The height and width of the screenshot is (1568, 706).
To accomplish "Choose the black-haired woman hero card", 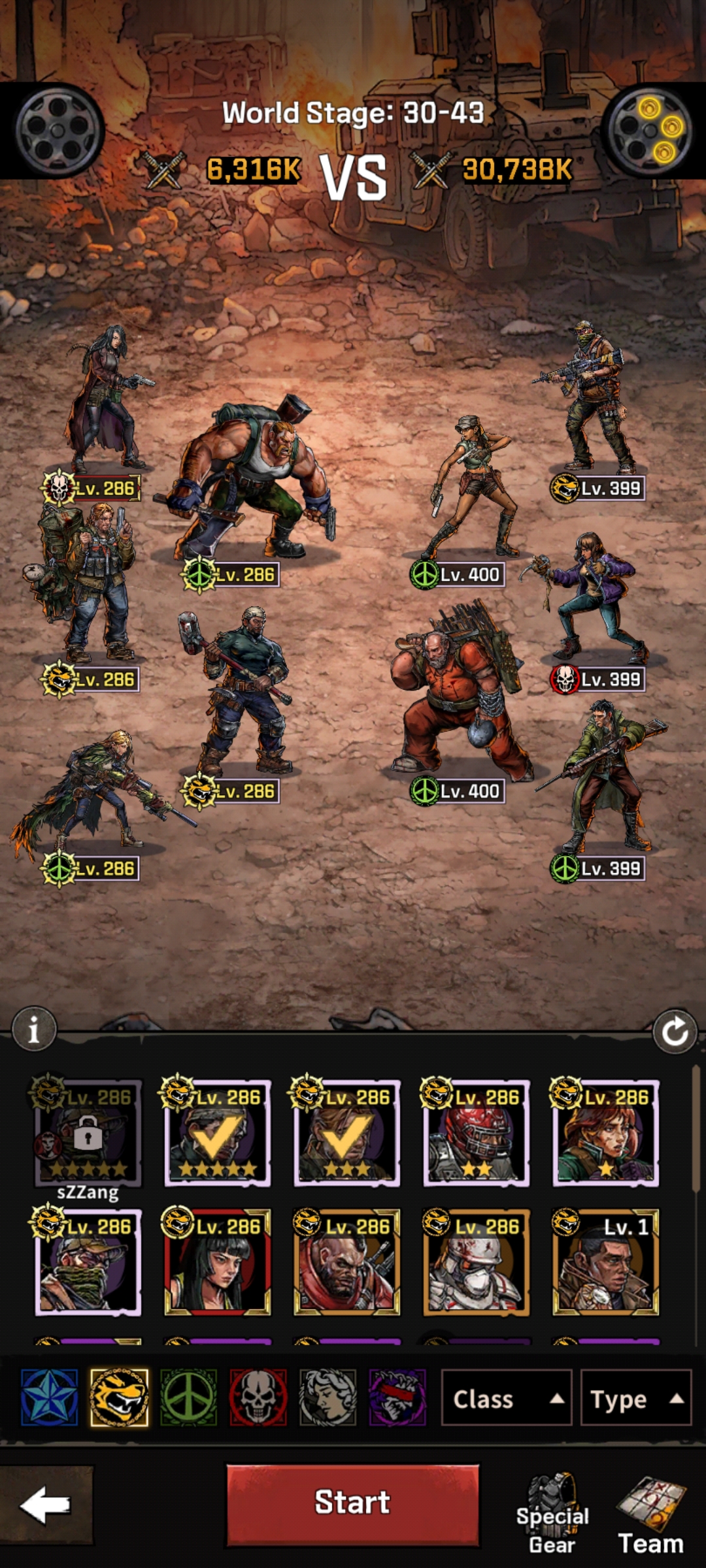I will [x=217, y=1262].
